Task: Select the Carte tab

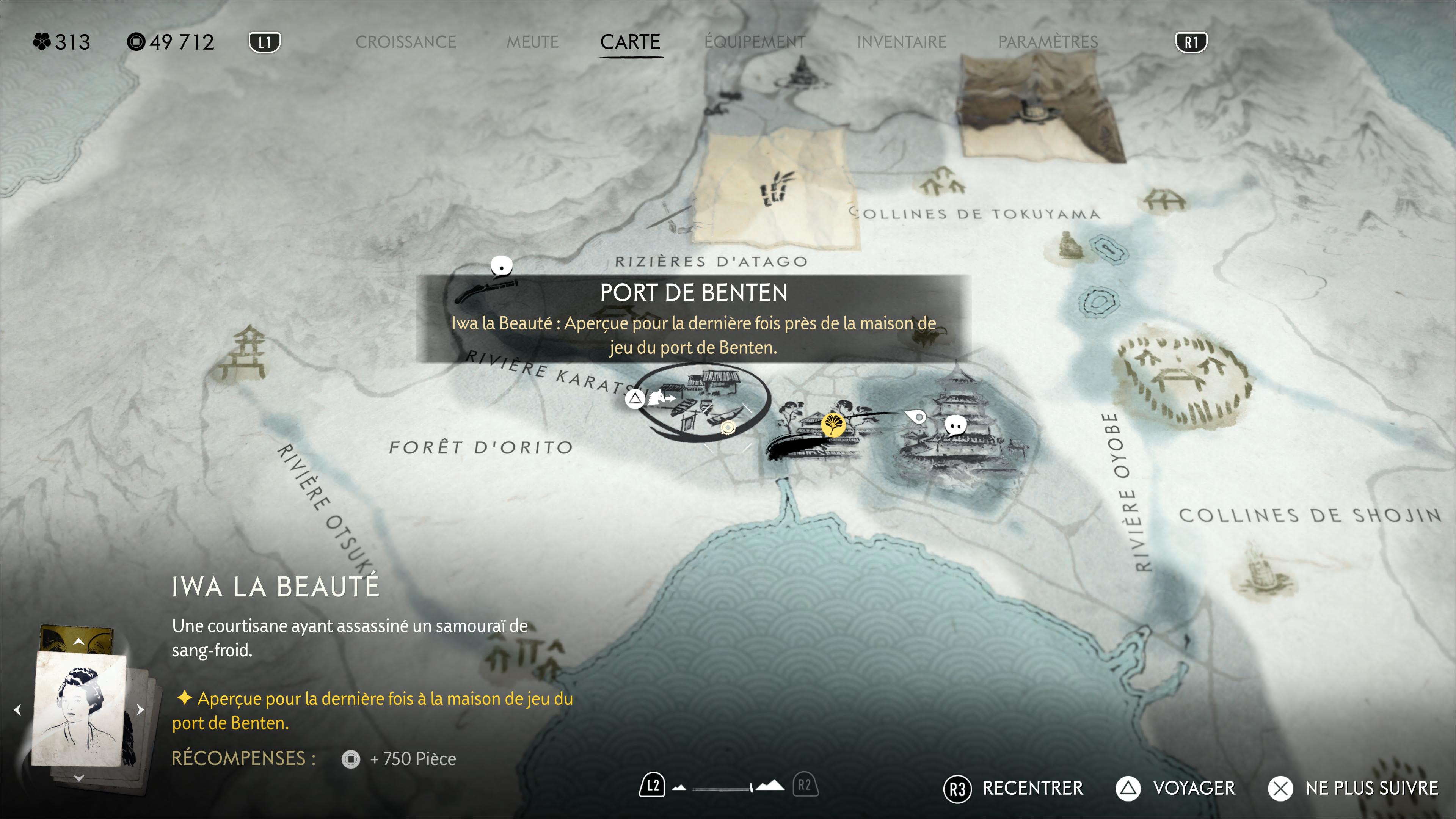Action: [630, 42]
